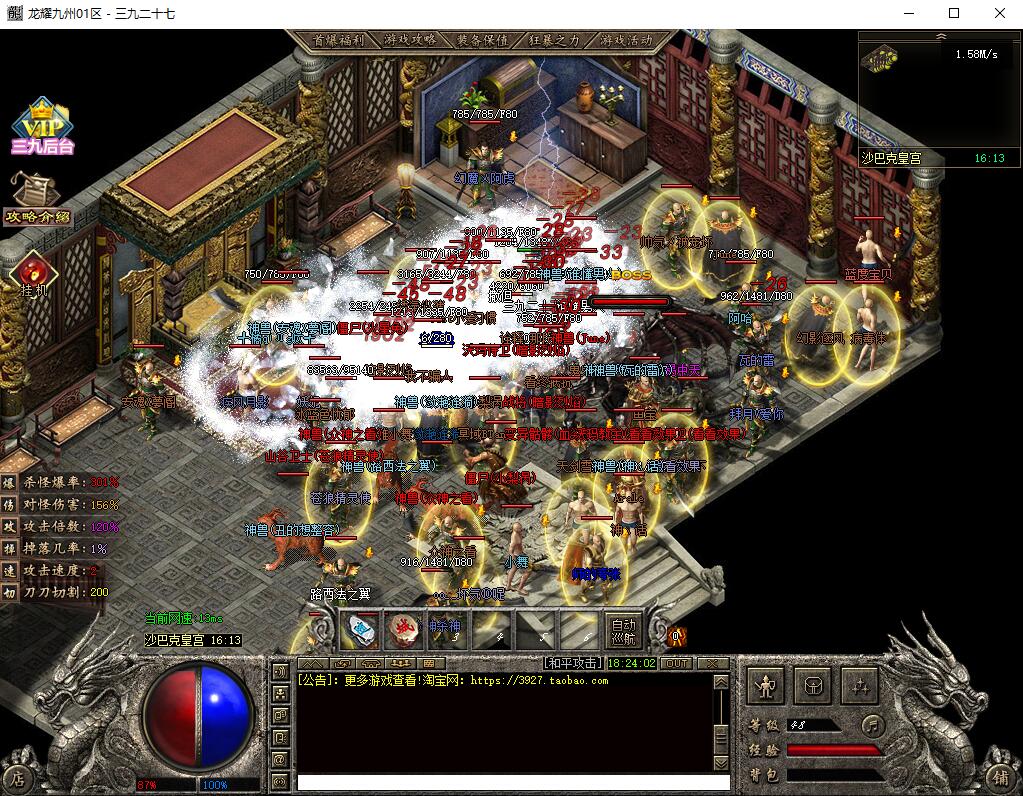Open the skills panel with three stars

click(859, 686)
